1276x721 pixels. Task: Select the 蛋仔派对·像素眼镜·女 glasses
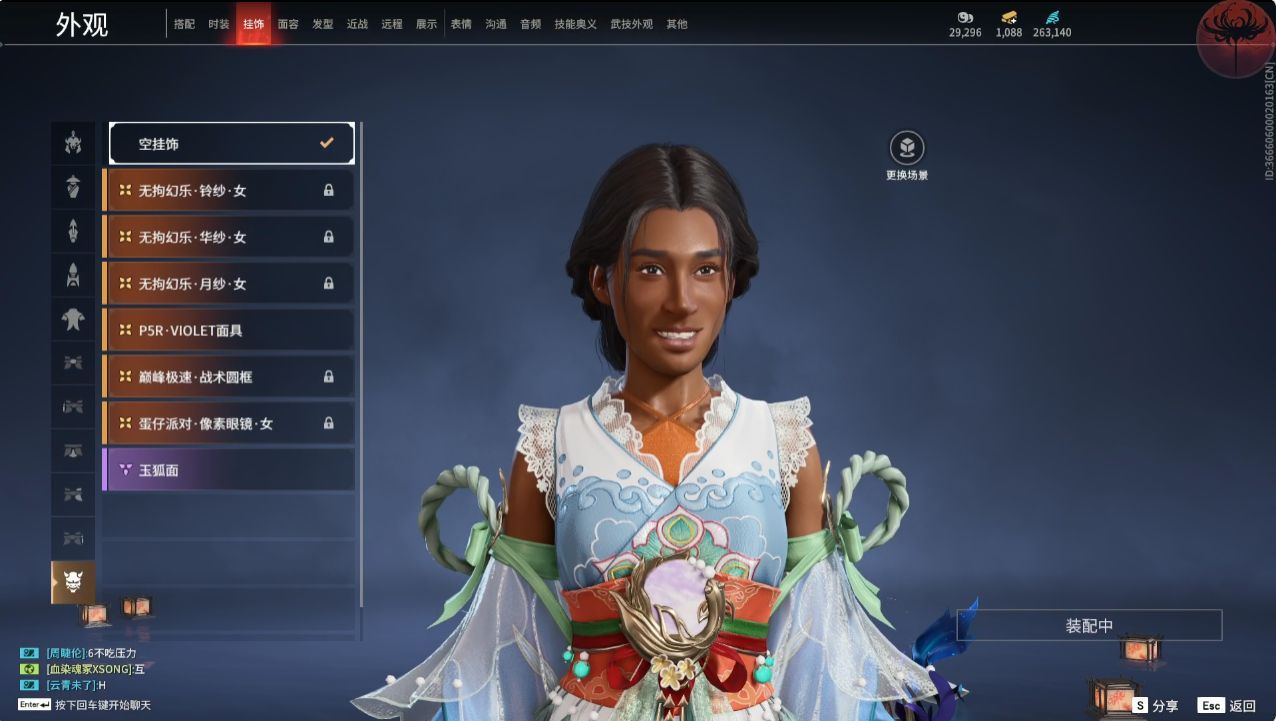(x=229, y=424)
